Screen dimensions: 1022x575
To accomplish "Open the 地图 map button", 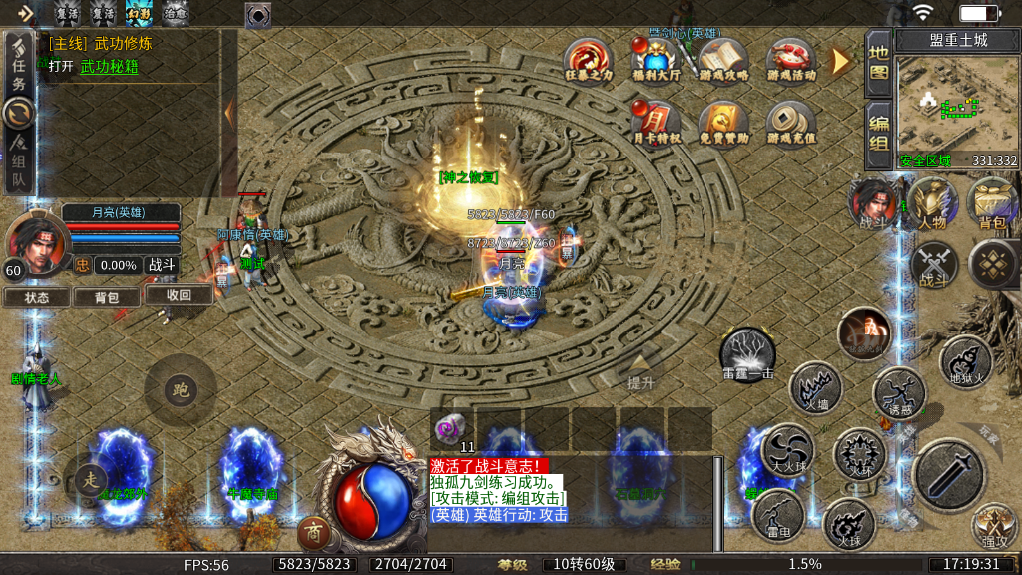I will coord(878,62).
